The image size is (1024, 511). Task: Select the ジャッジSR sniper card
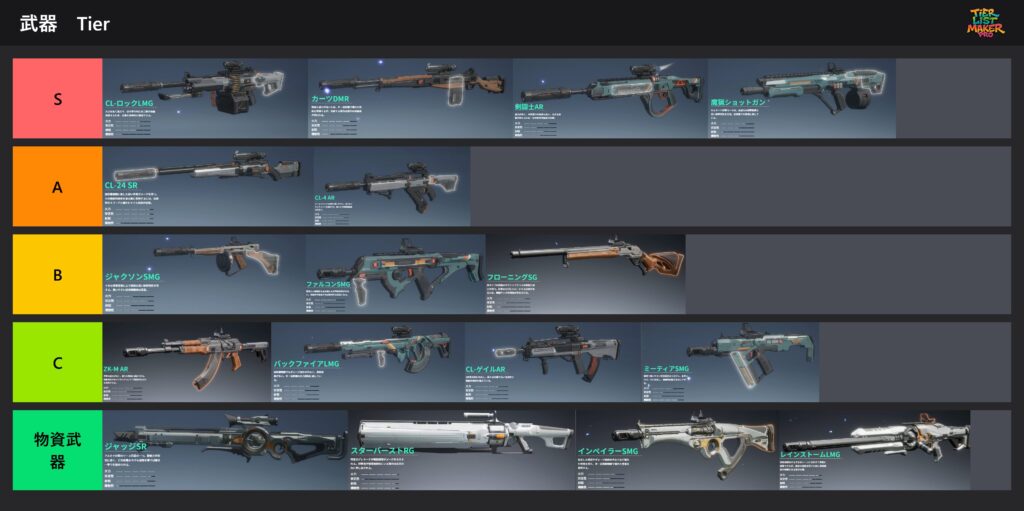pyautogui.click(x=226, y=450)
